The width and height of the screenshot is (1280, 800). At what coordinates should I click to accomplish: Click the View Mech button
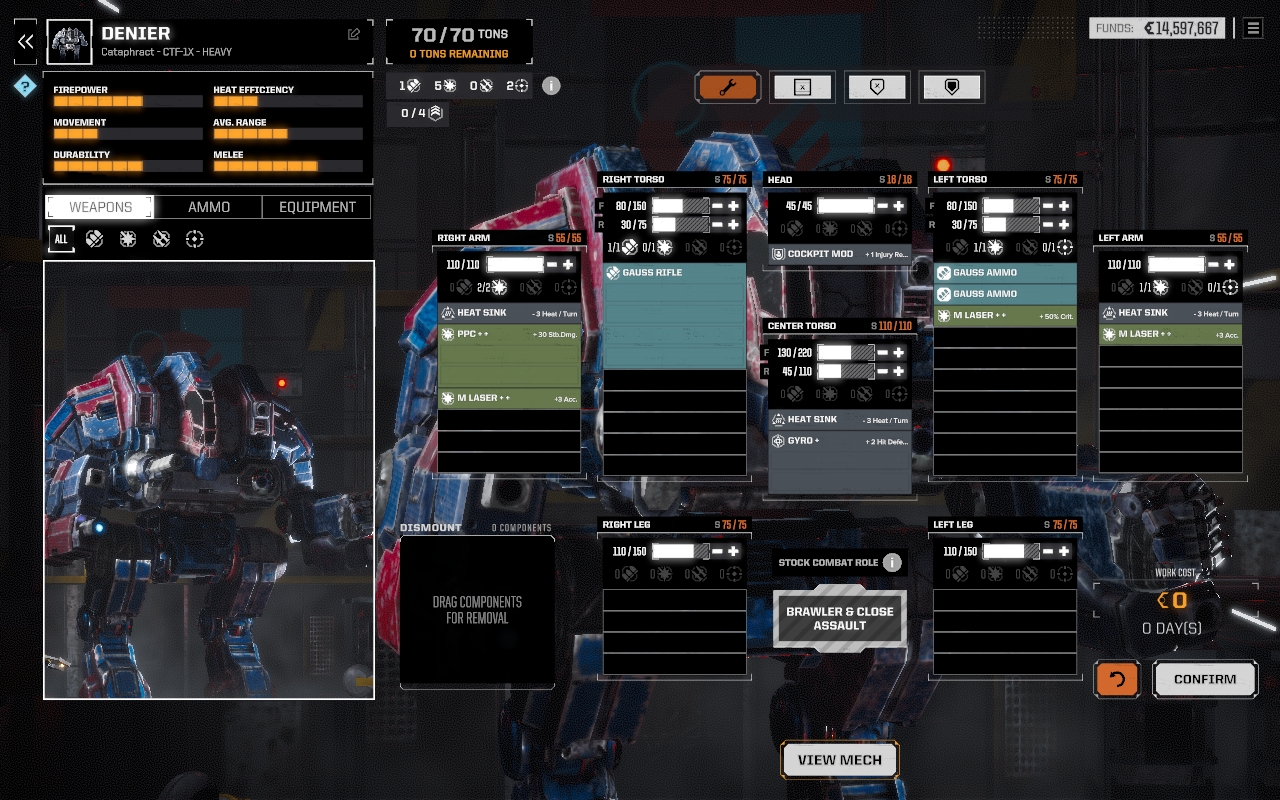tap(839, 760)
